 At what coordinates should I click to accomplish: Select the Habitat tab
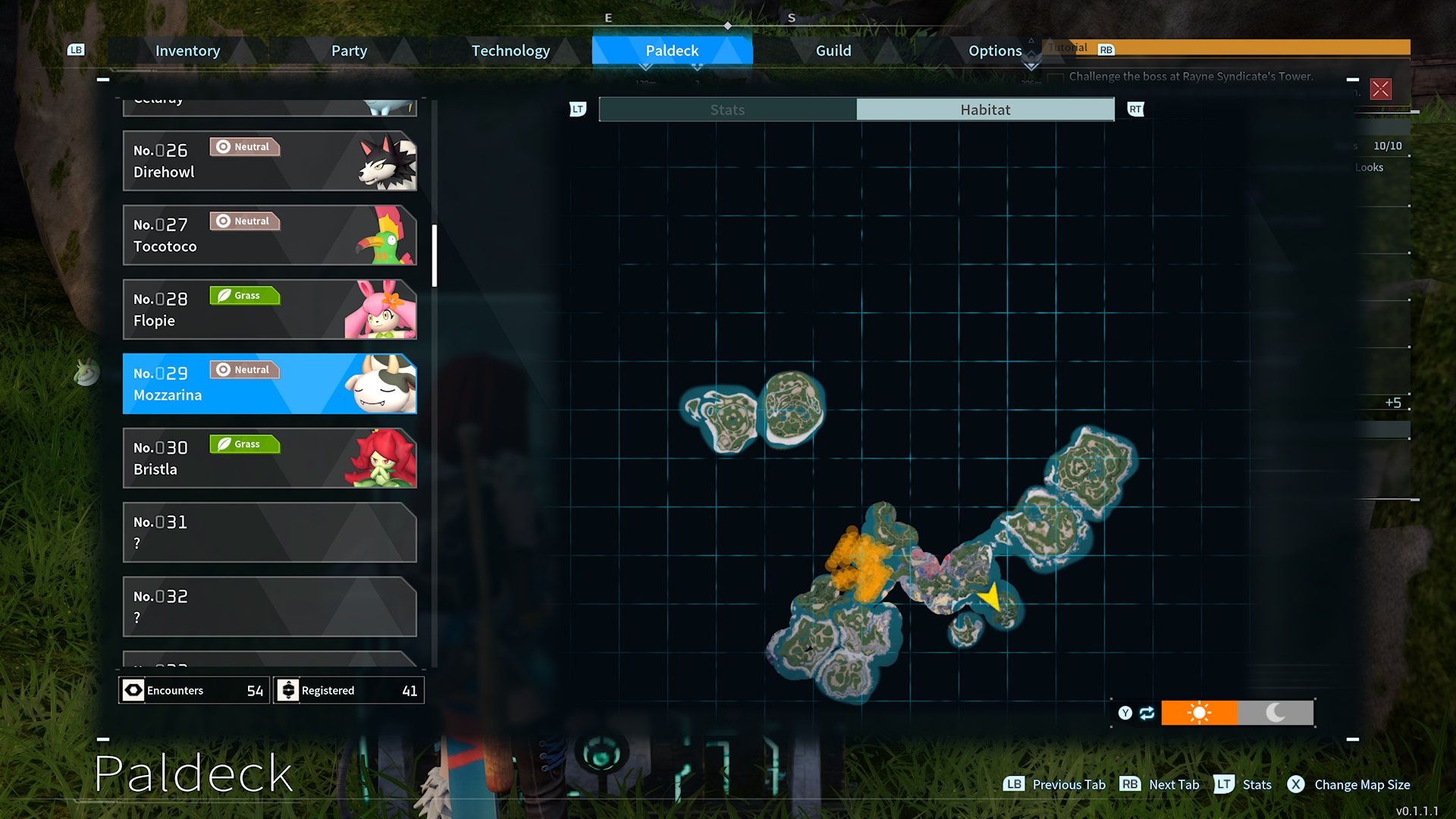[x=985, y=110]
